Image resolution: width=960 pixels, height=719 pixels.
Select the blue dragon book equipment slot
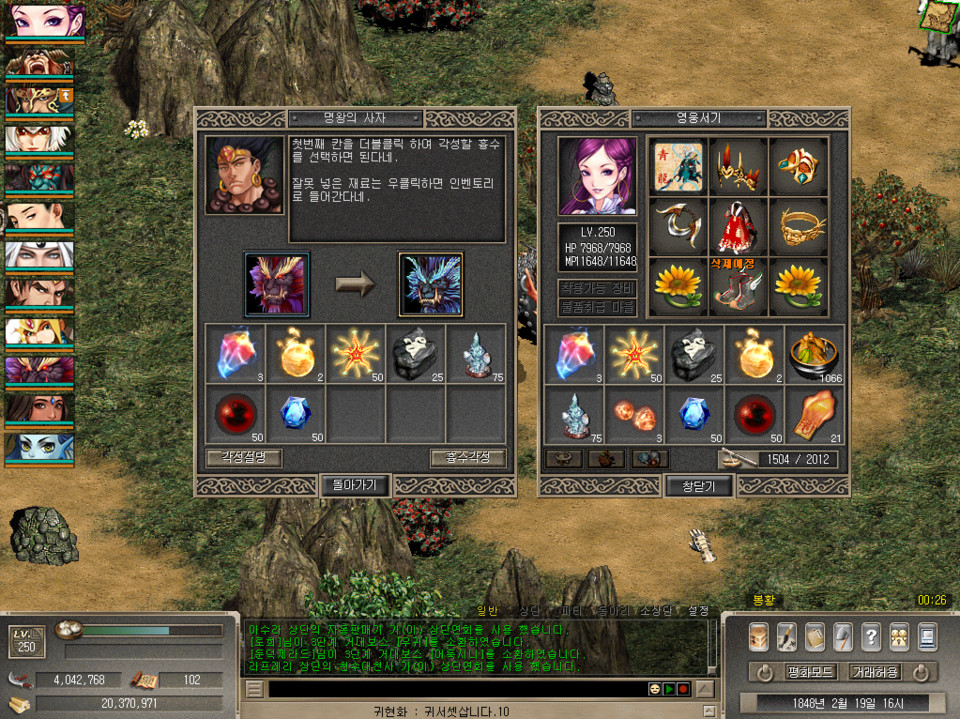point(677,166)
